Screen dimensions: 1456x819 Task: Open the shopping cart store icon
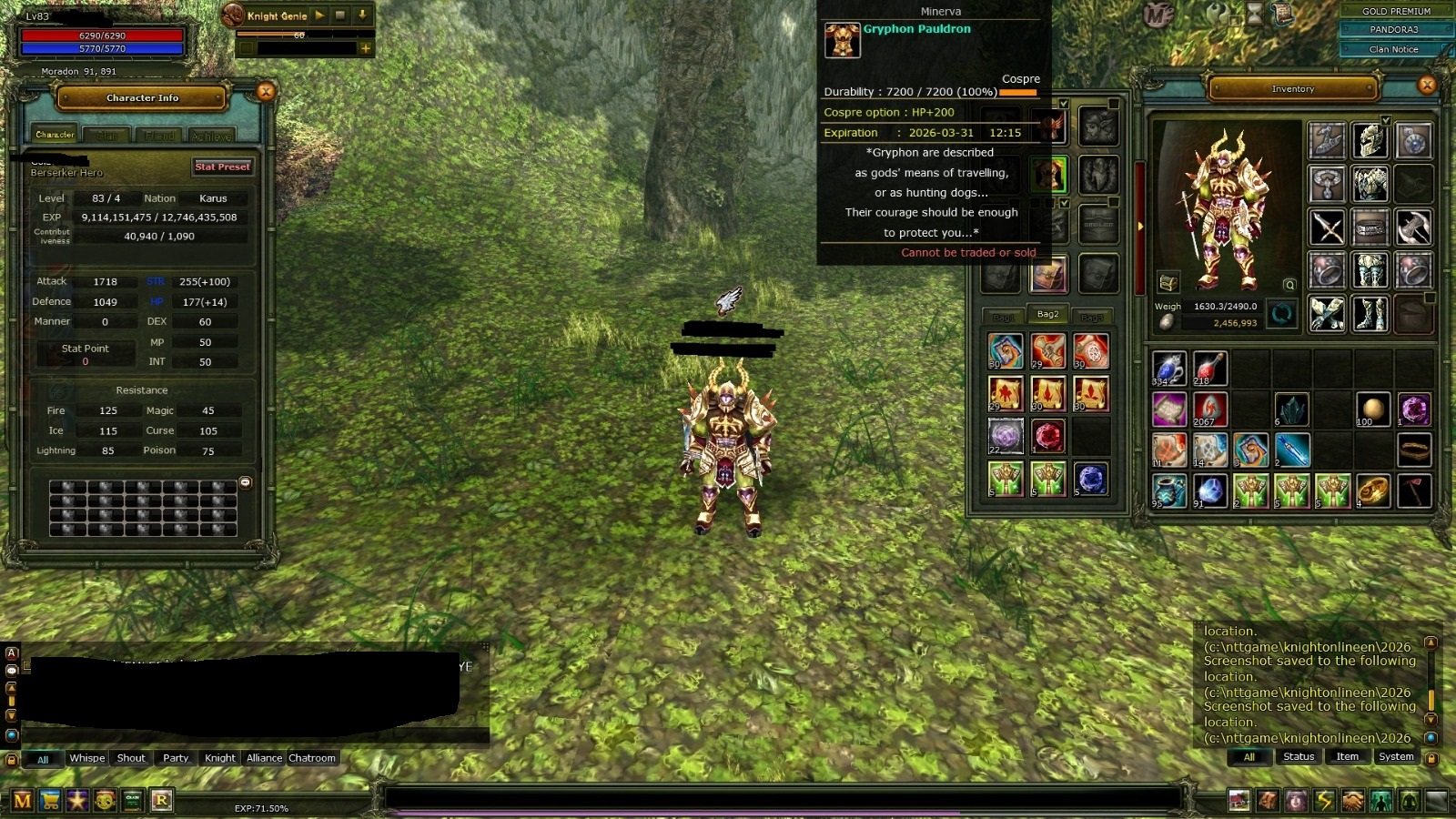[x=50, y=801]
